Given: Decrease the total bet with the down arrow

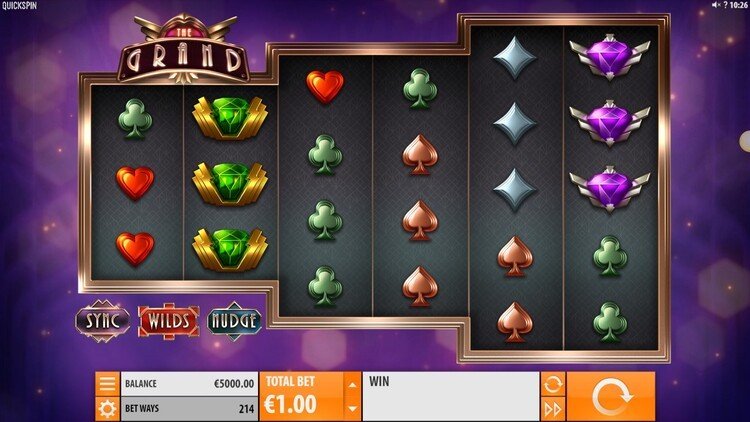Looking at the screenshot, I should [351, 408].
